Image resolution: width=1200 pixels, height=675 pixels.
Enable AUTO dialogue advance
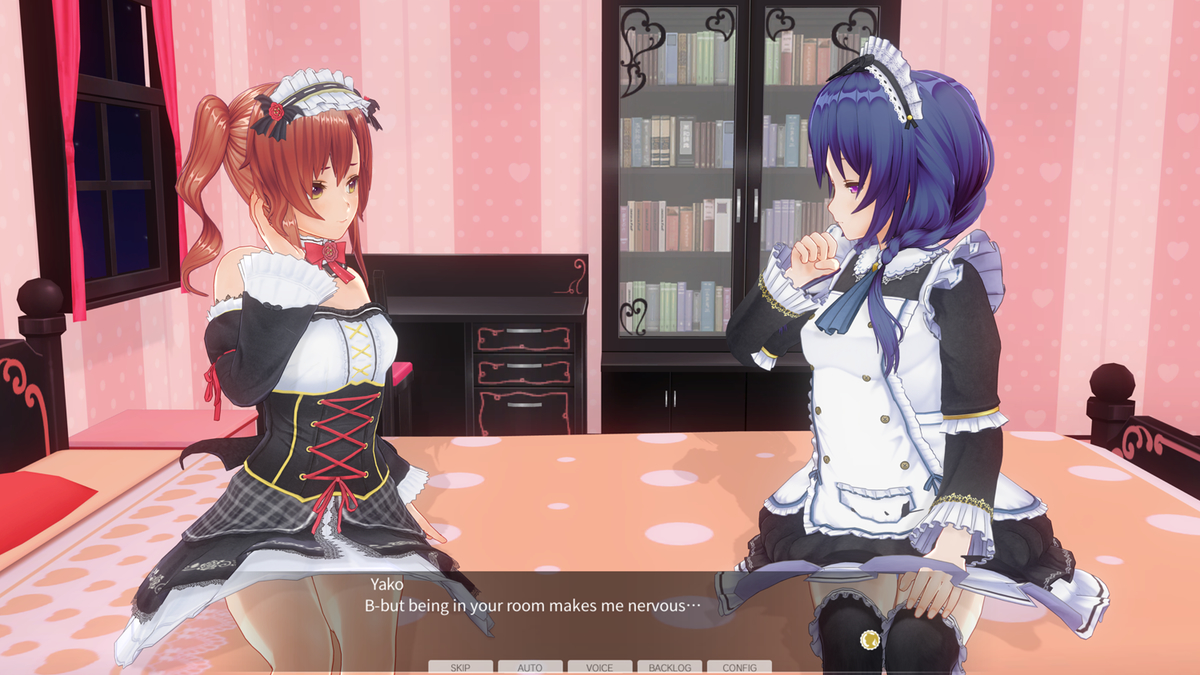click(x=530, y=667)
